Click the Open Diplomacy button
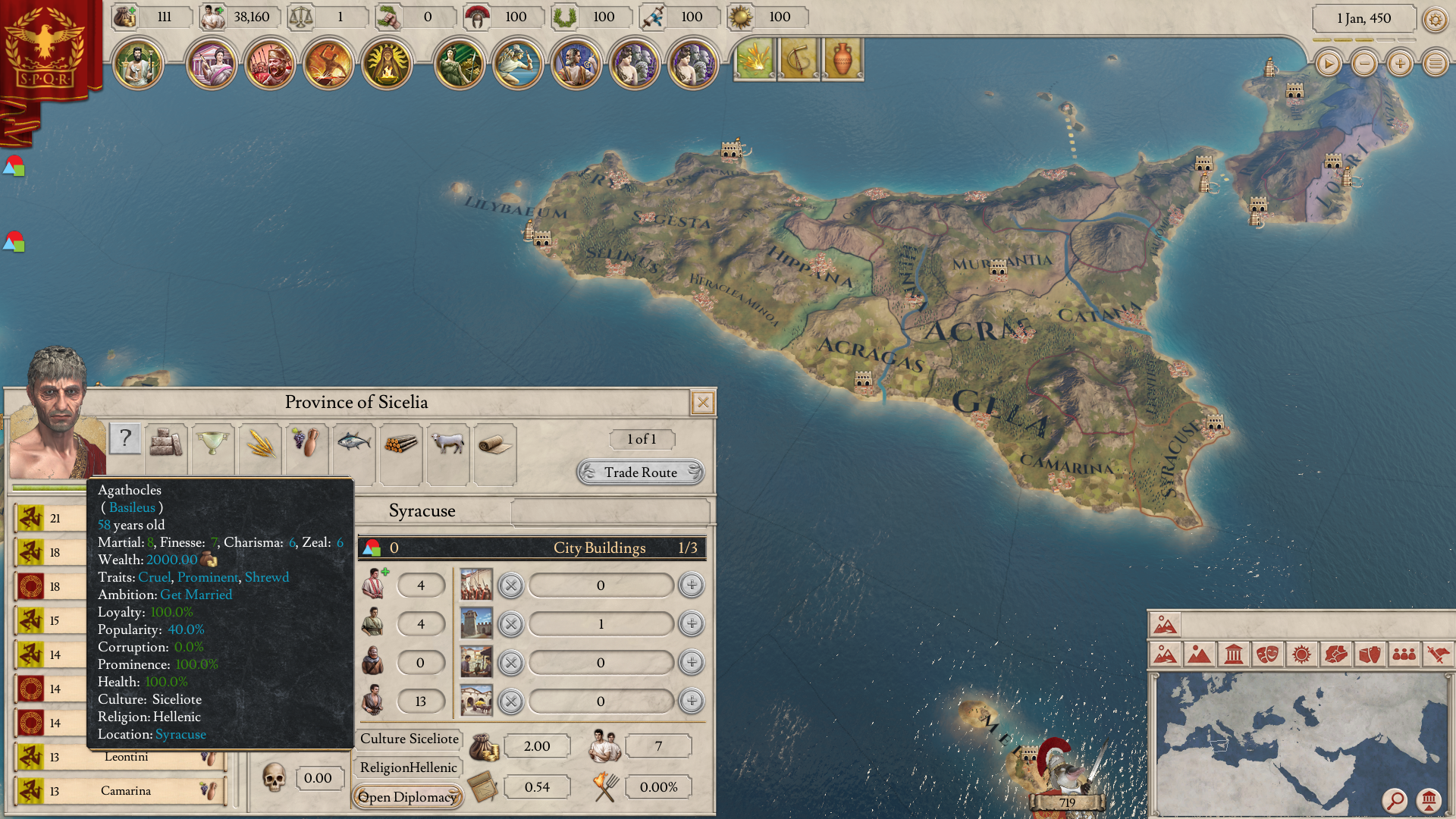Screen dimensions: 1456x819 click(407, 796)
